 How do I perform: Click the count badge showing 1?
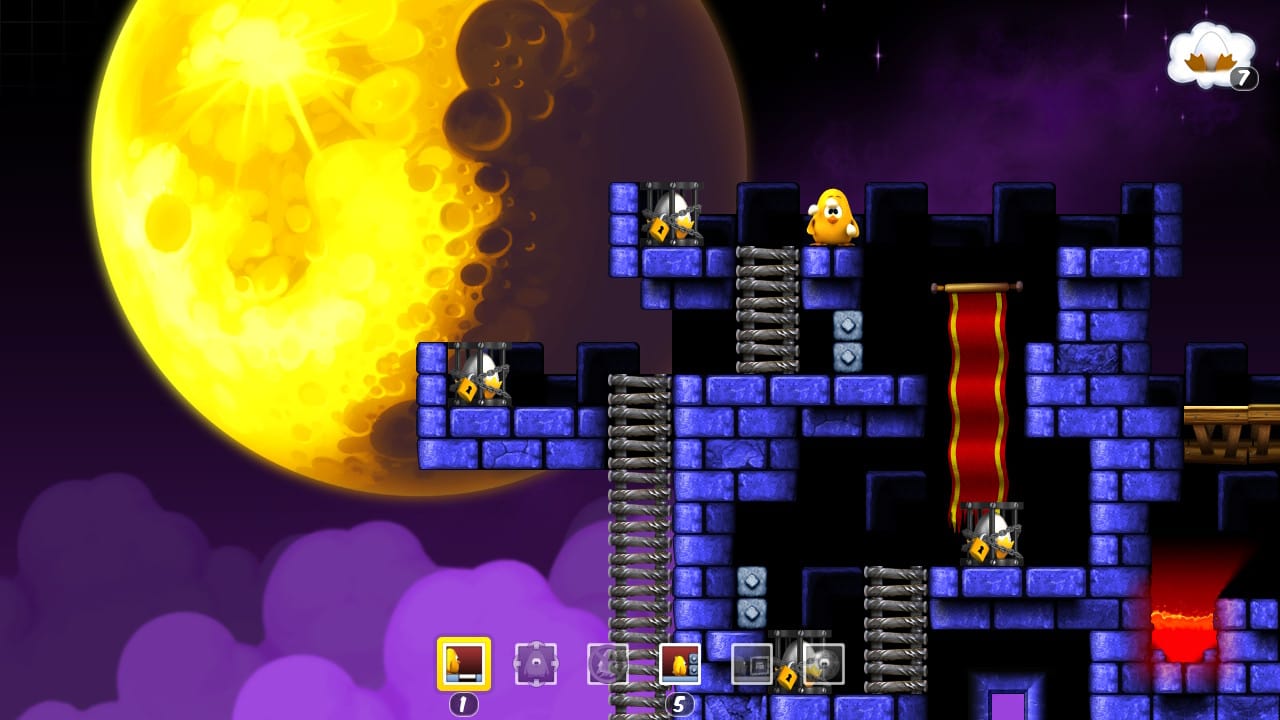[x=465, y=703]
